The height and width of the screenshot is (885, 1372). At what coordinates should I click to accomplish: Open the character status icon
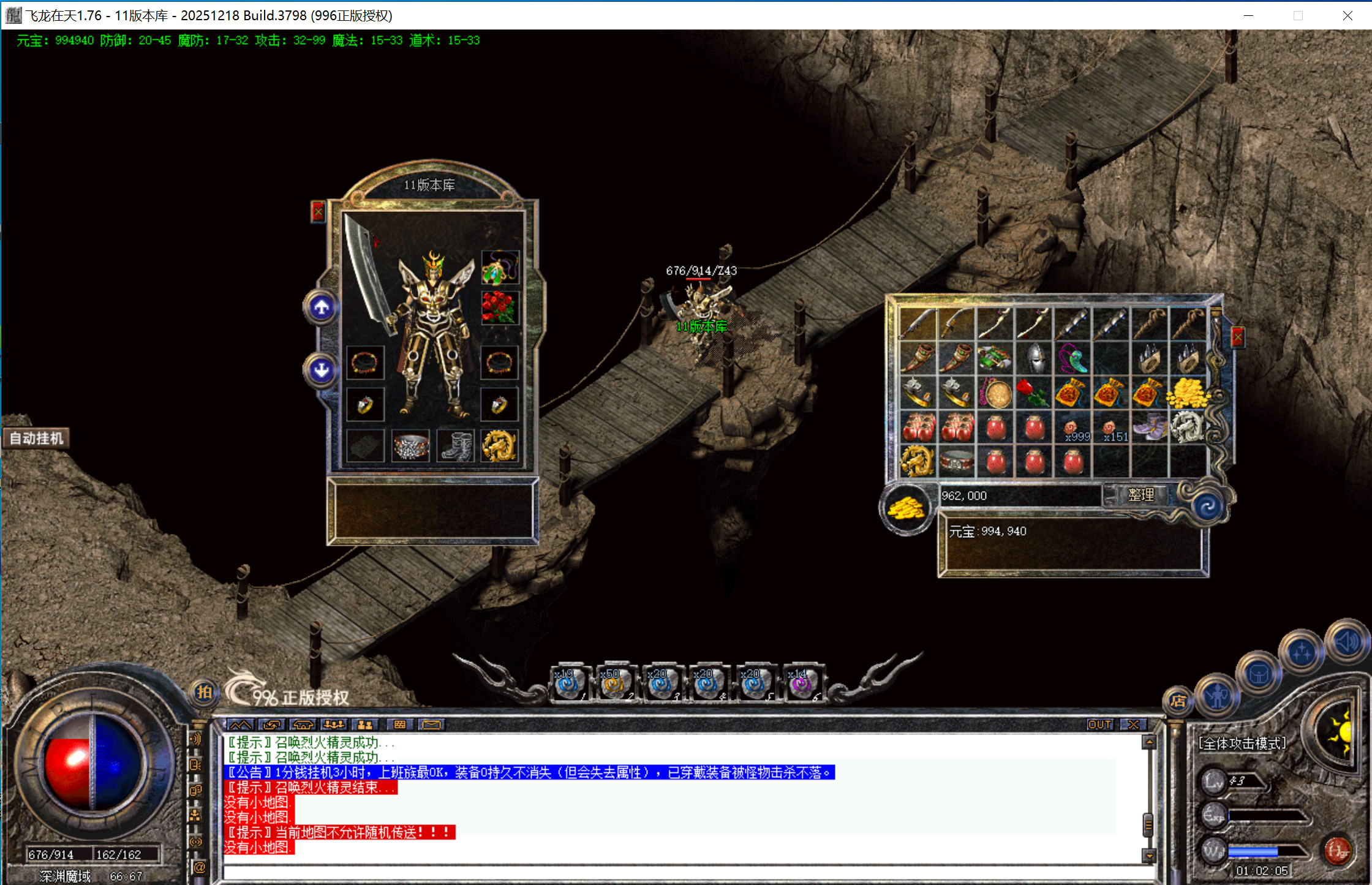pos(1216,695)
